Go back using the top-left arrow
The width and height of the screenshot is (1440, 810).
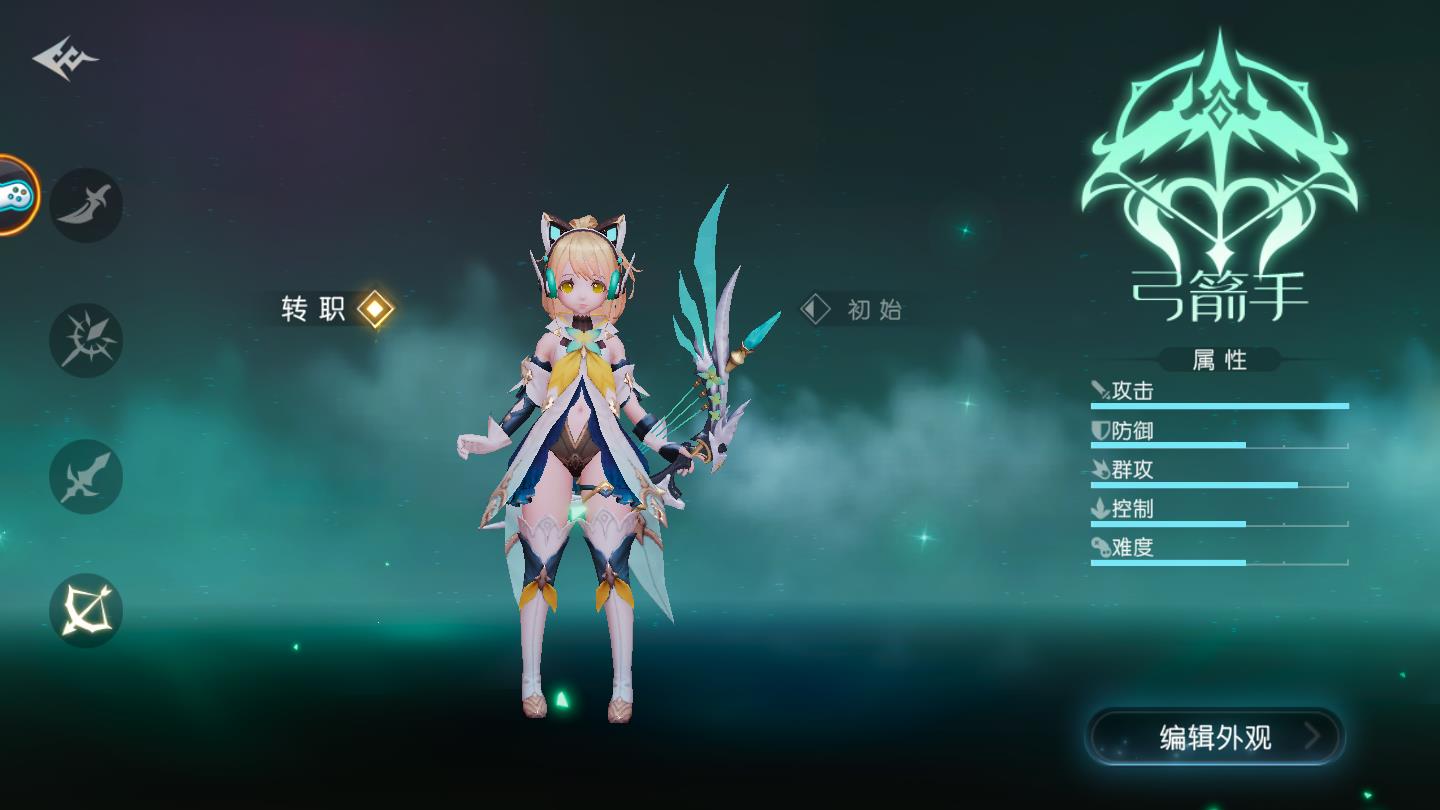coord(65,58)
